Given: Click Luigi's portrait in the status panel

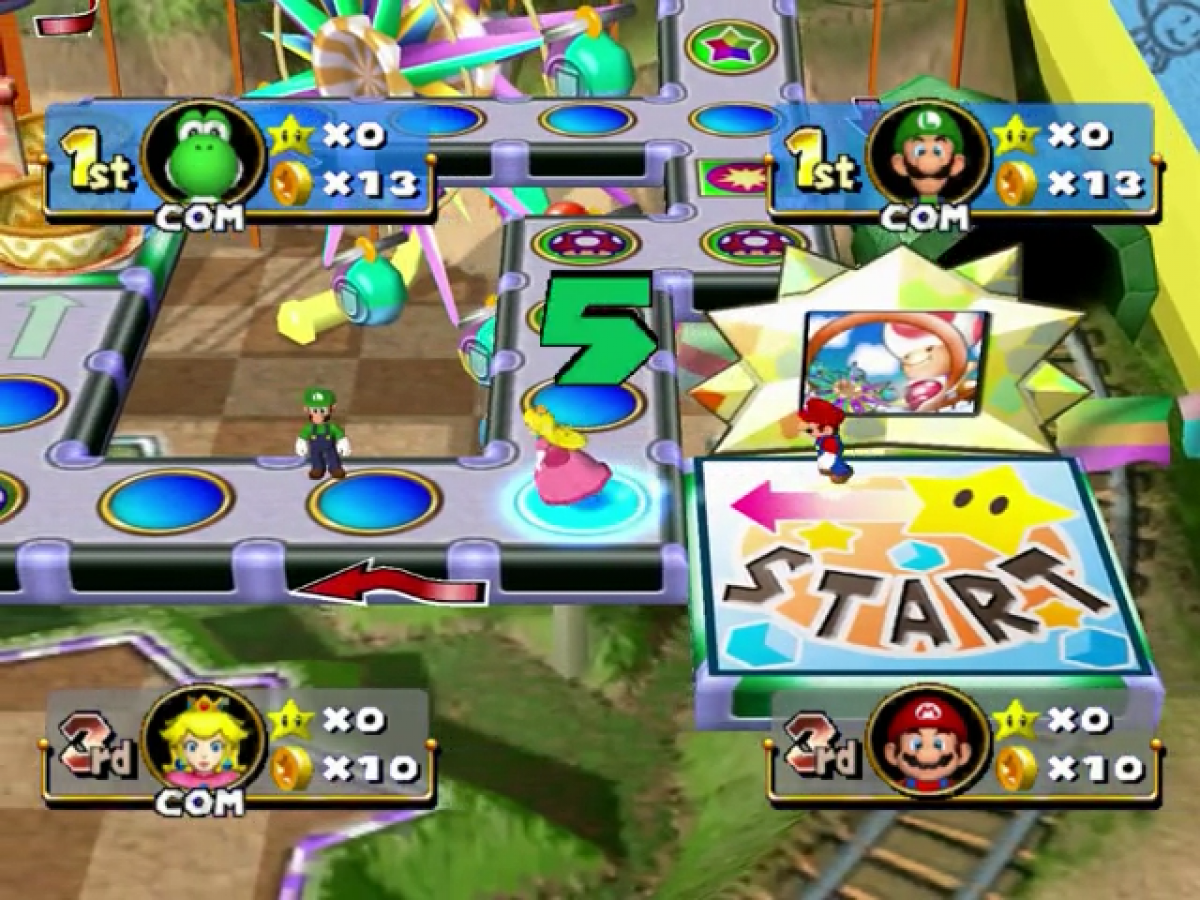Looking at the screenshot, I should 928,156.
